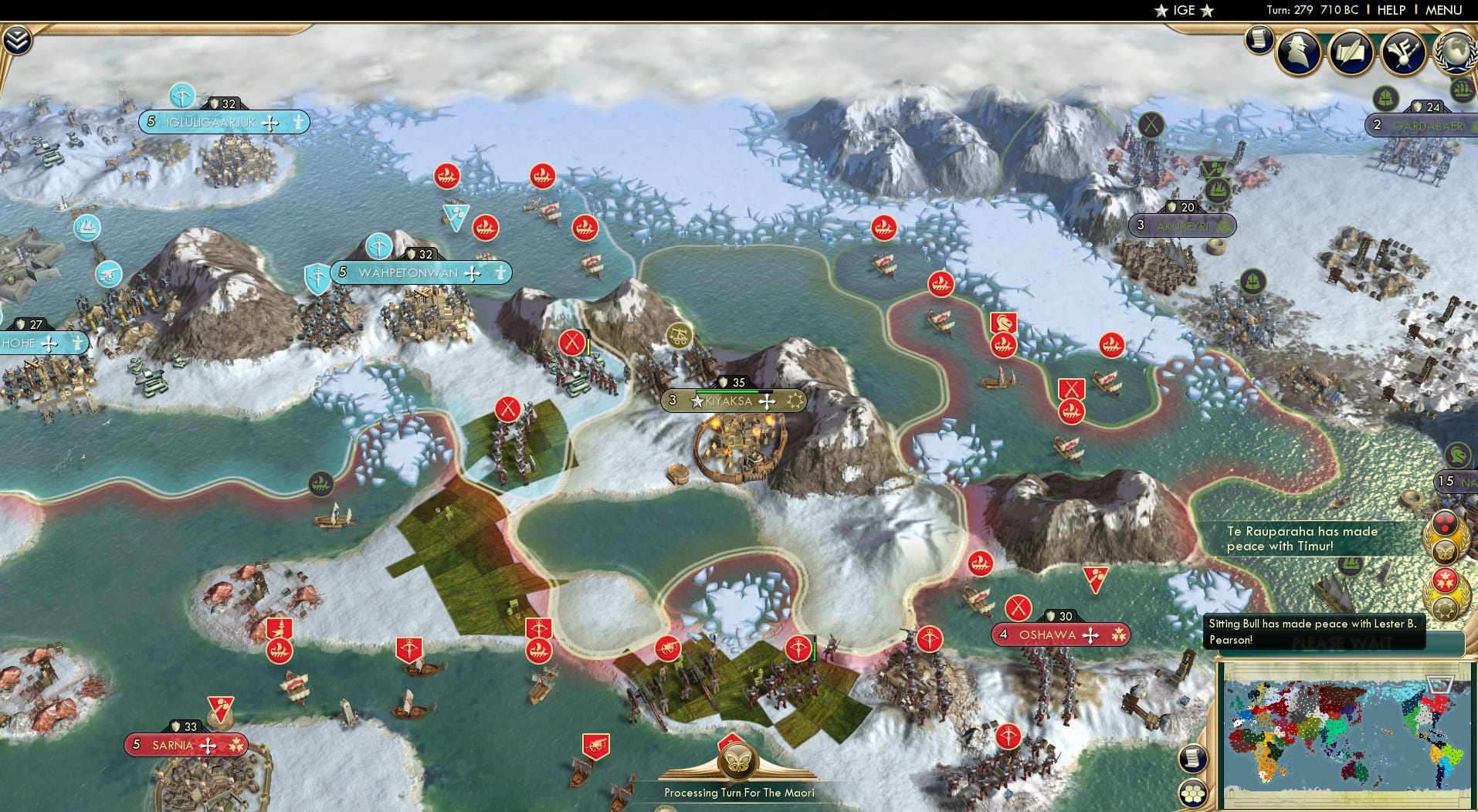Click the scroll icon beside the minimap
The height and width of the screenshot is (812, 1478).
[1192, 759]
